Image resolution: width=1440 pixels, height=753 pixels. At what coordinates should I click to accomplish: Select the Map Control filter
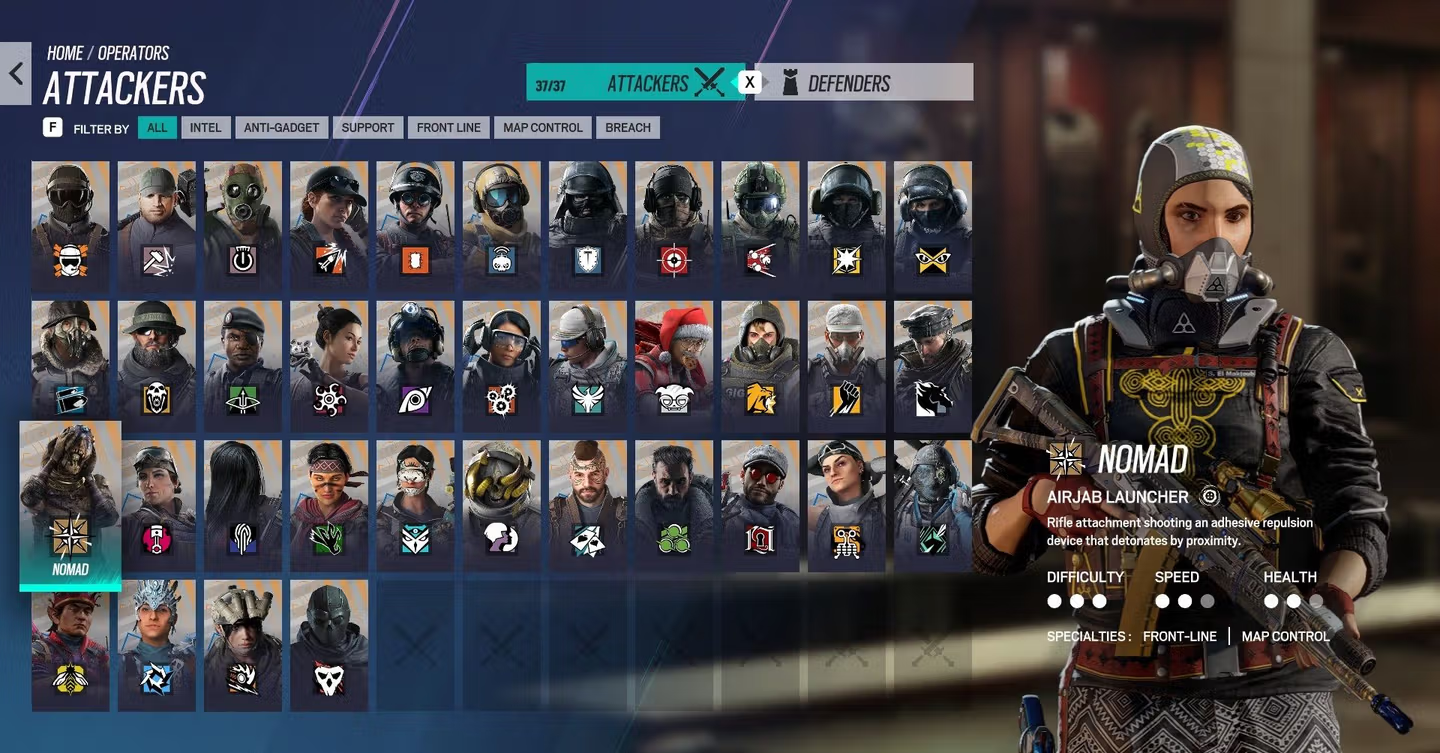[x=542, y=128]
